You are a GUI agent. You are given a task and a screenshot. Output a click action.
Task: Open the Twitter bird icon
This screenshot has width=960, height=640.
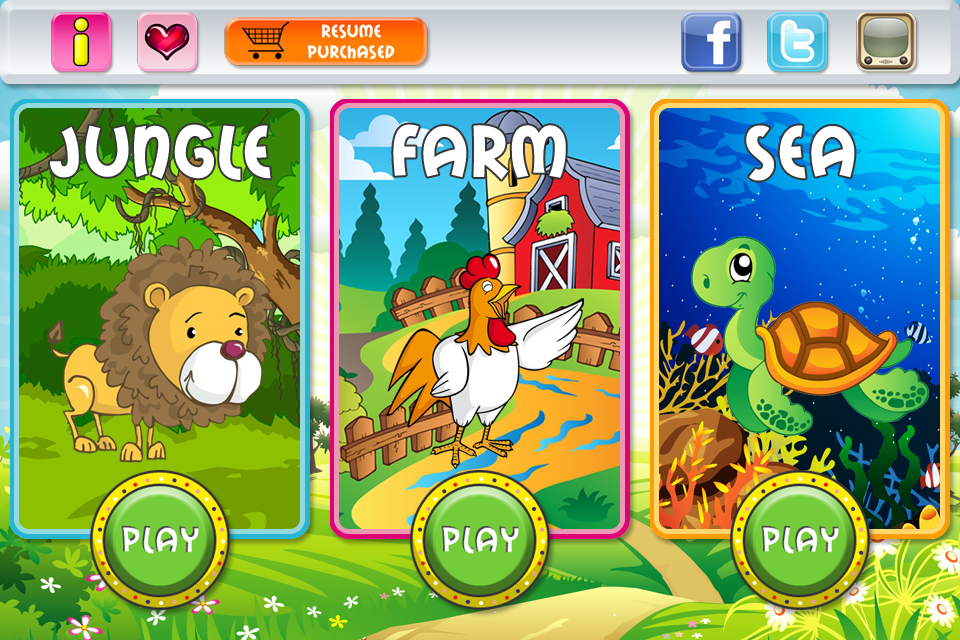797,42
